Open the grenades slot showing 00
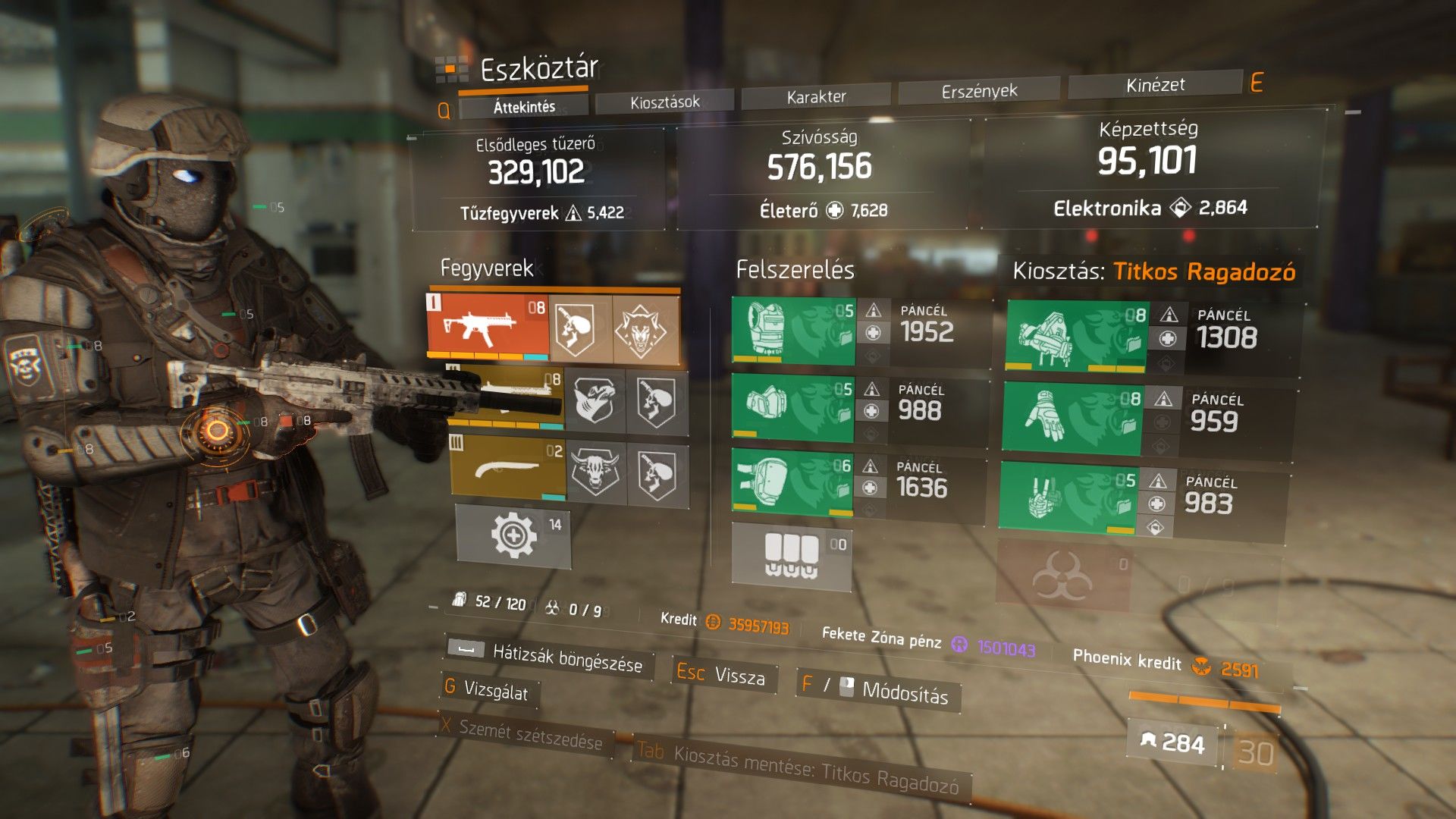This screenshot has height=819, width=1456. point(791,556)
